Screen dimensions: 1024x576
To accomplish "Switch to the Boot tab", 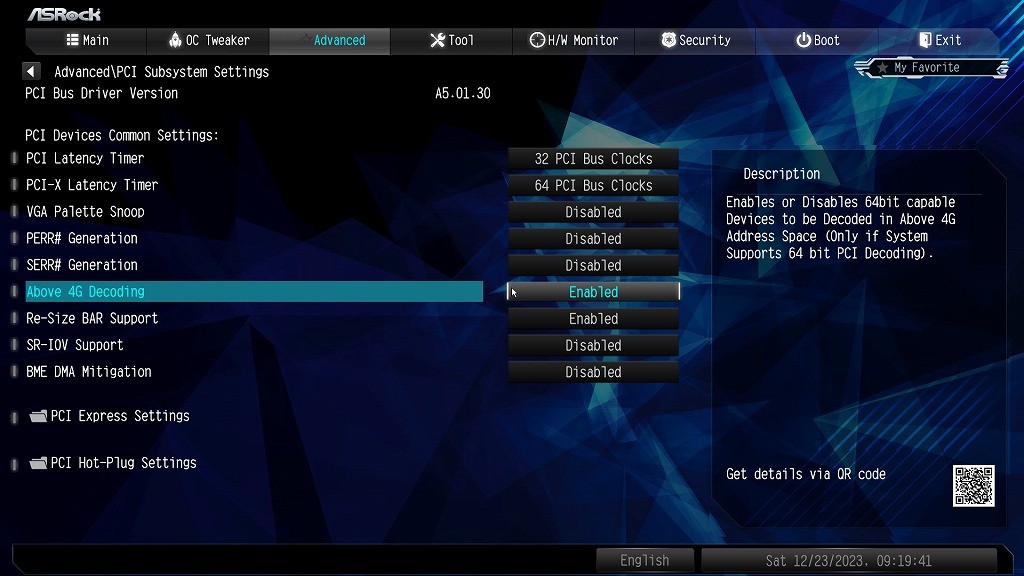I will click(x=817, y=40).
